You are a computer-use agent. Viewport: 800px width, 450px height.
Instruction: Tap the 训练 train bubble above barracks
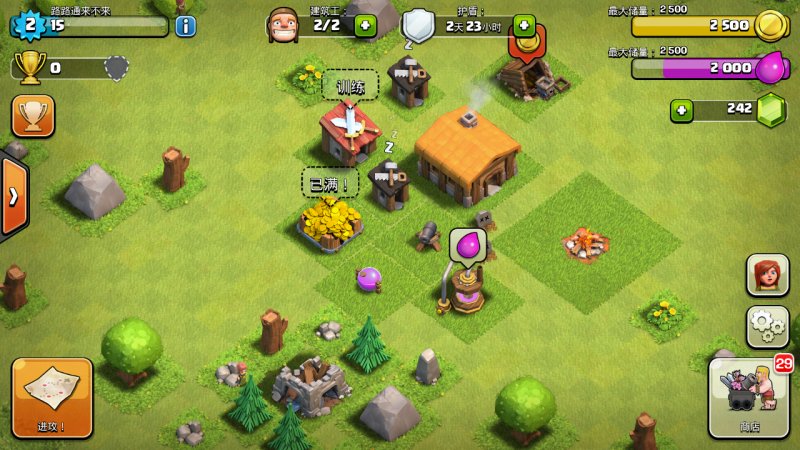point(350,86)
